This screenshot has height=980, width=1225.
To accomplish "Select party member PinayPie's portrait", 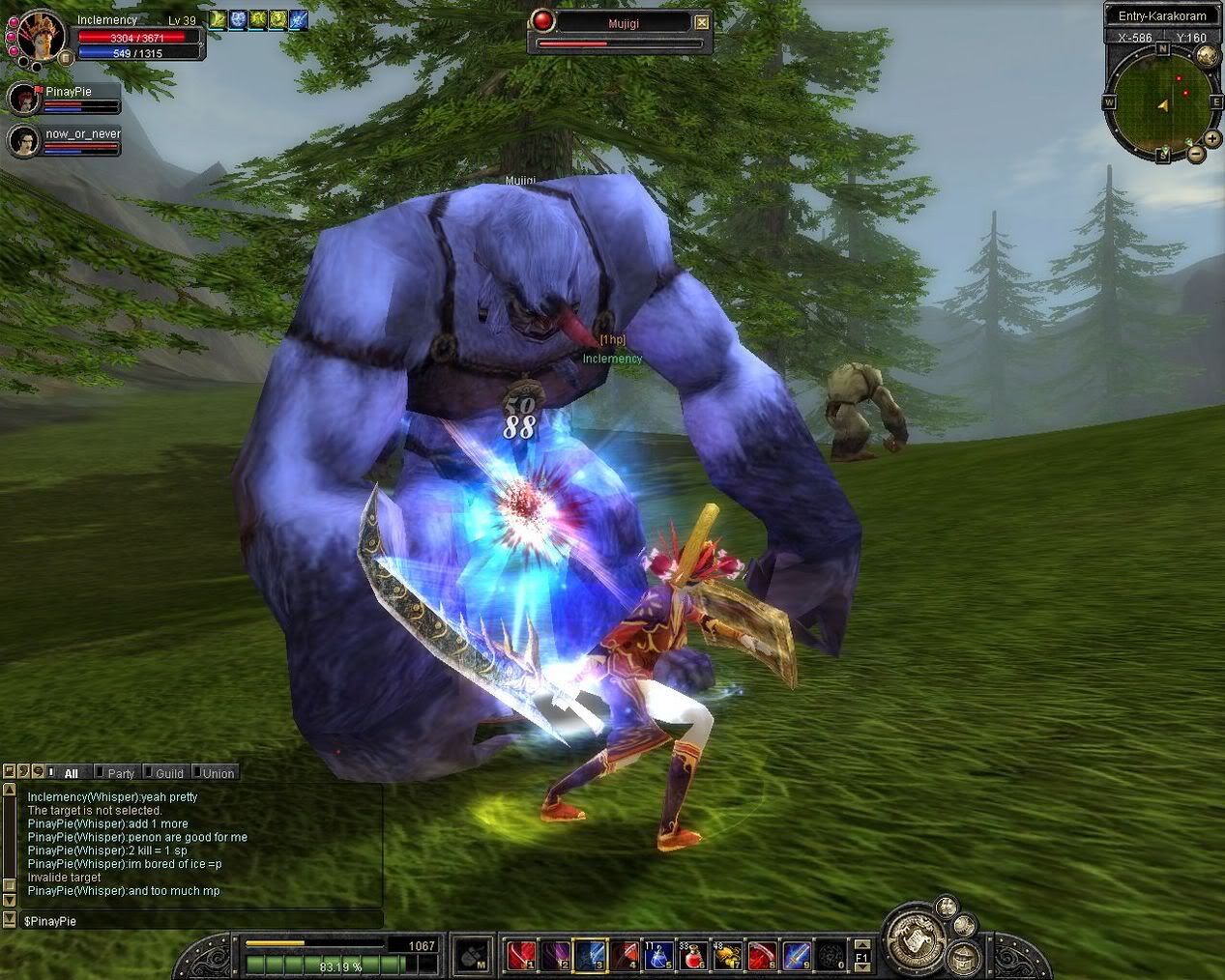I will pos(23,99).
